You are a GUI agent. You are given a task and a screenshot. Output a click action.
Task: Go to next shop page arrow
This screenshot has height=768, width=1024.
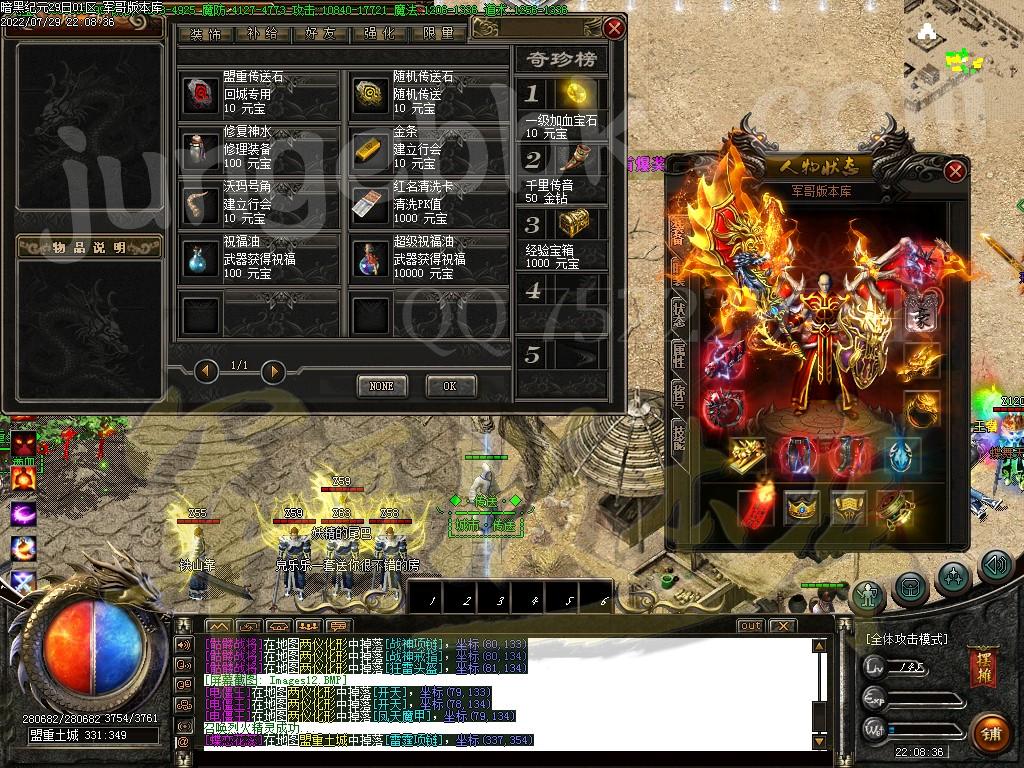pos(273,372)
